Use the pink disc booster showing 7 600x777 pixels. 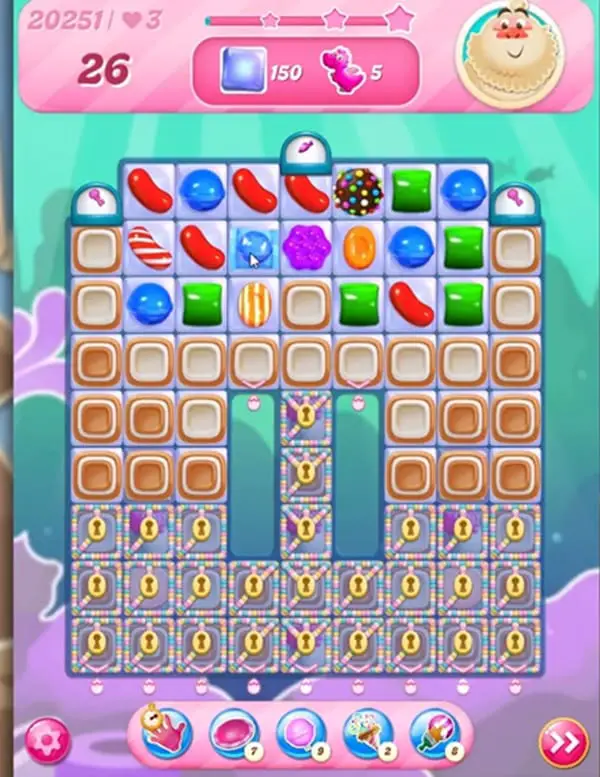(x=232, y=736)
